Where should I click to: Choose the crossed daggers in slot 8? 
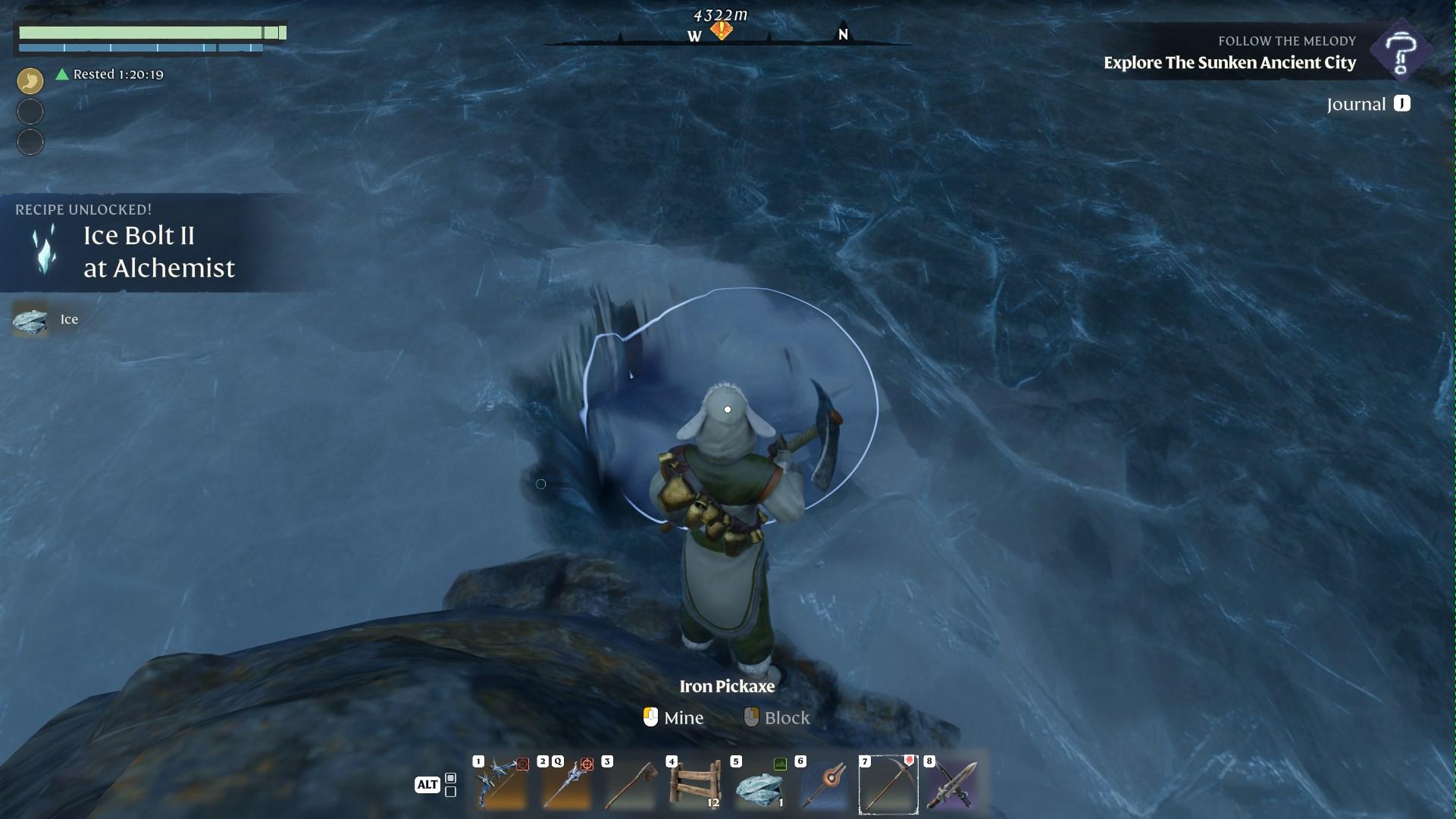point(953,784)
